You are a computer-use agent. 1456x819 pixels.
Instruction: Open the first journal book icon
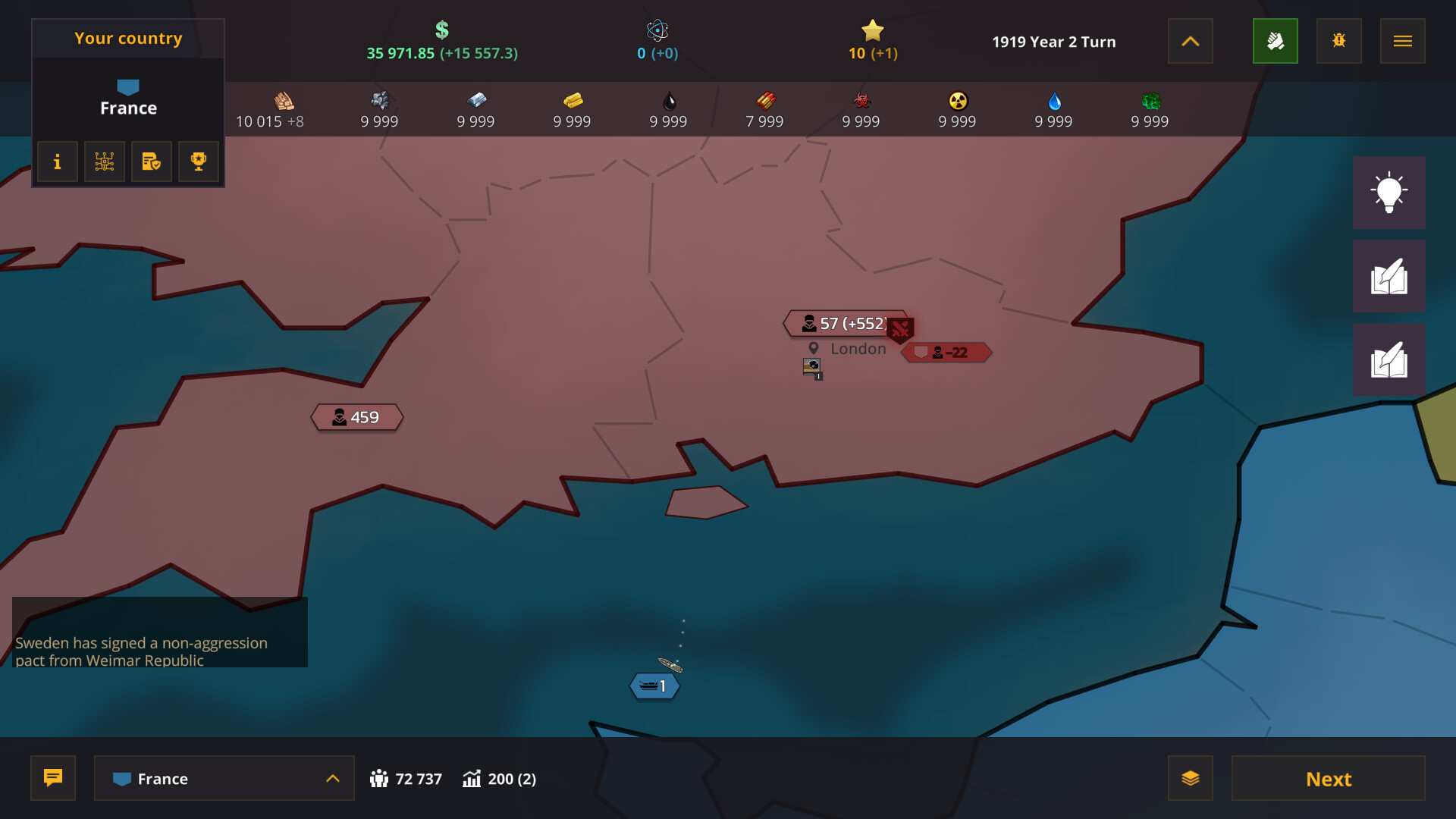[x=1389, y=275]
